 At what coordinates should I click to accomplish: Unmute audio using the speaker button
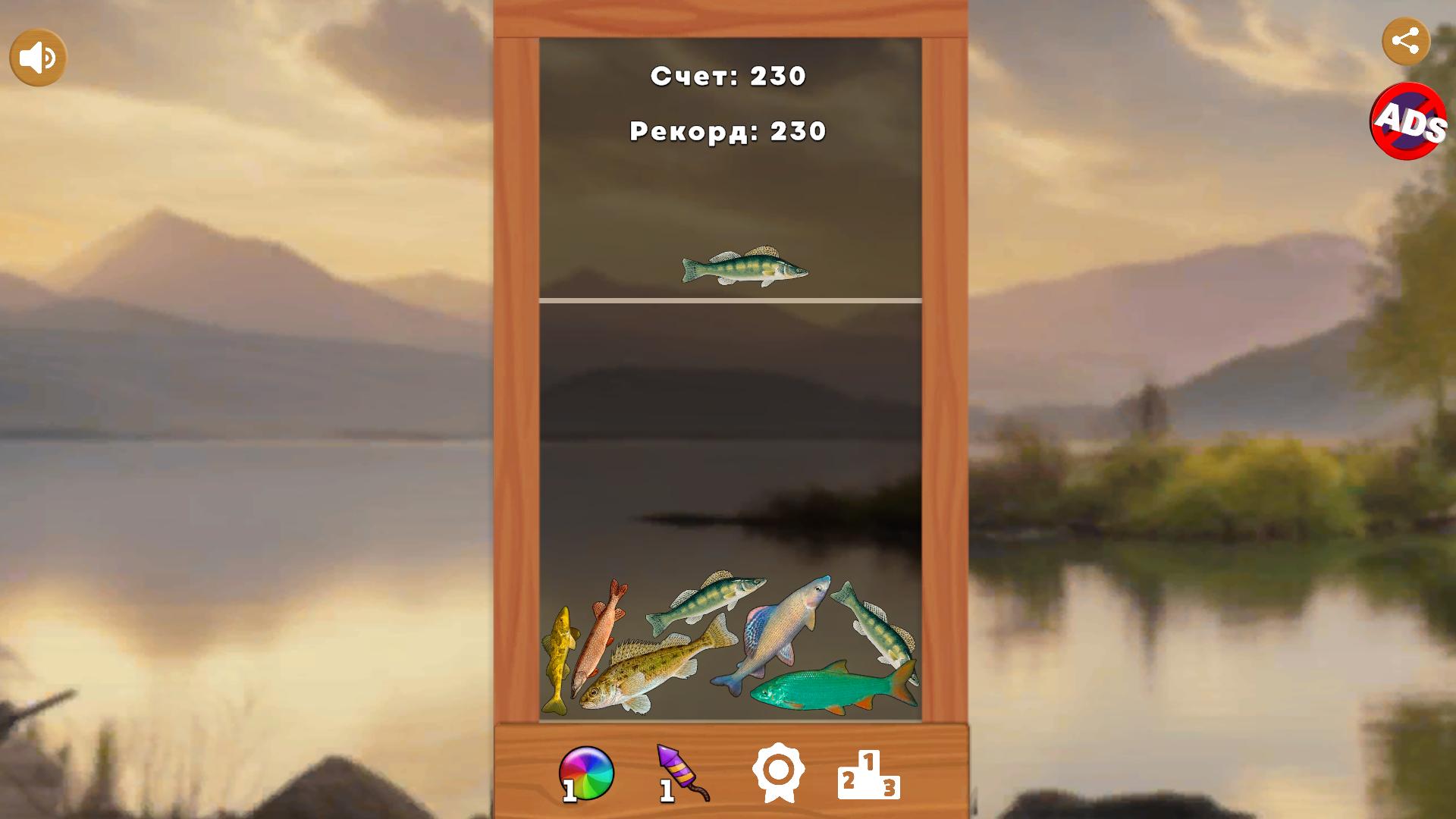36,55
